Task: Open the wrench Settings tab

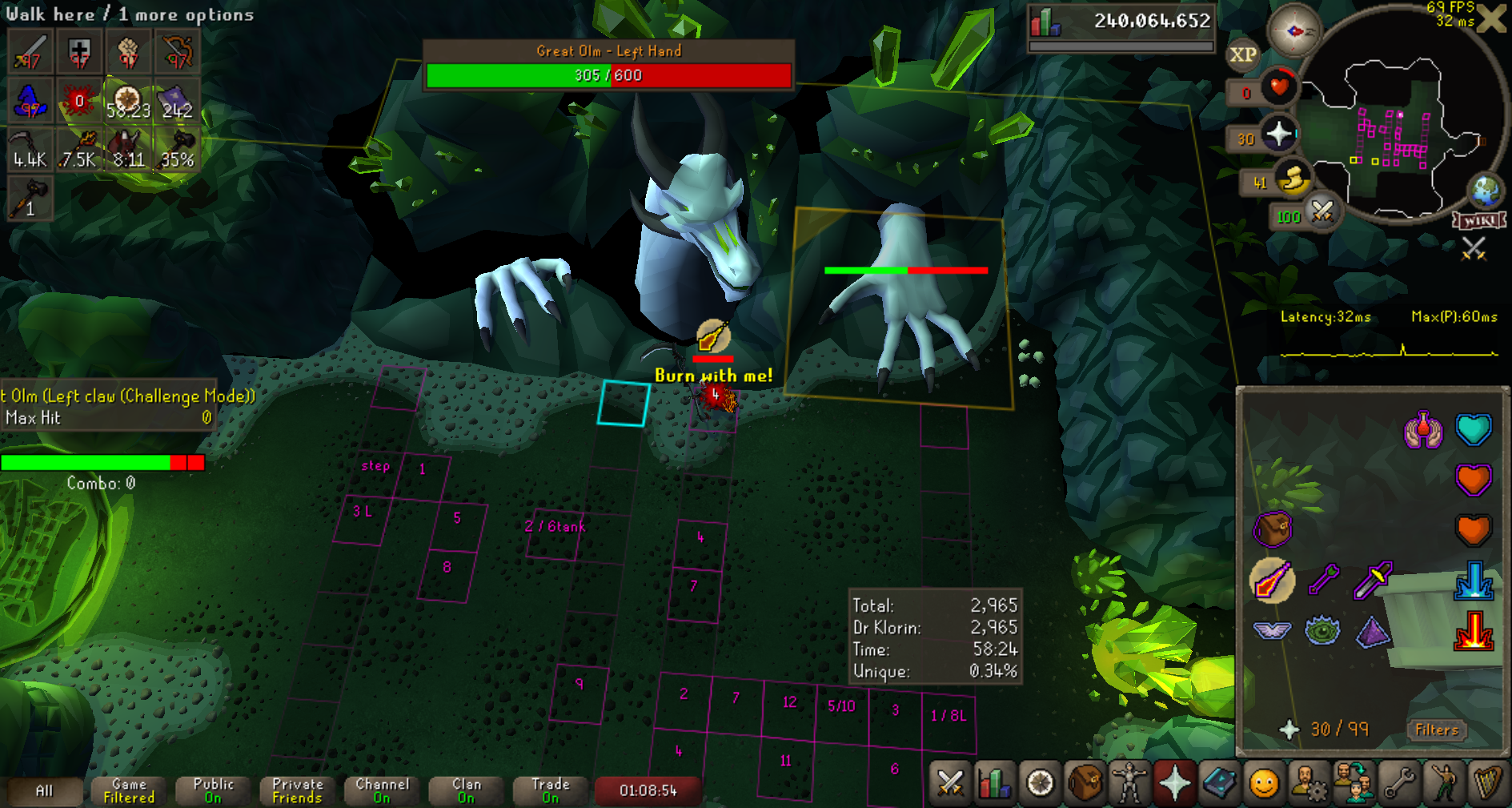Action: coord(1399,782)
